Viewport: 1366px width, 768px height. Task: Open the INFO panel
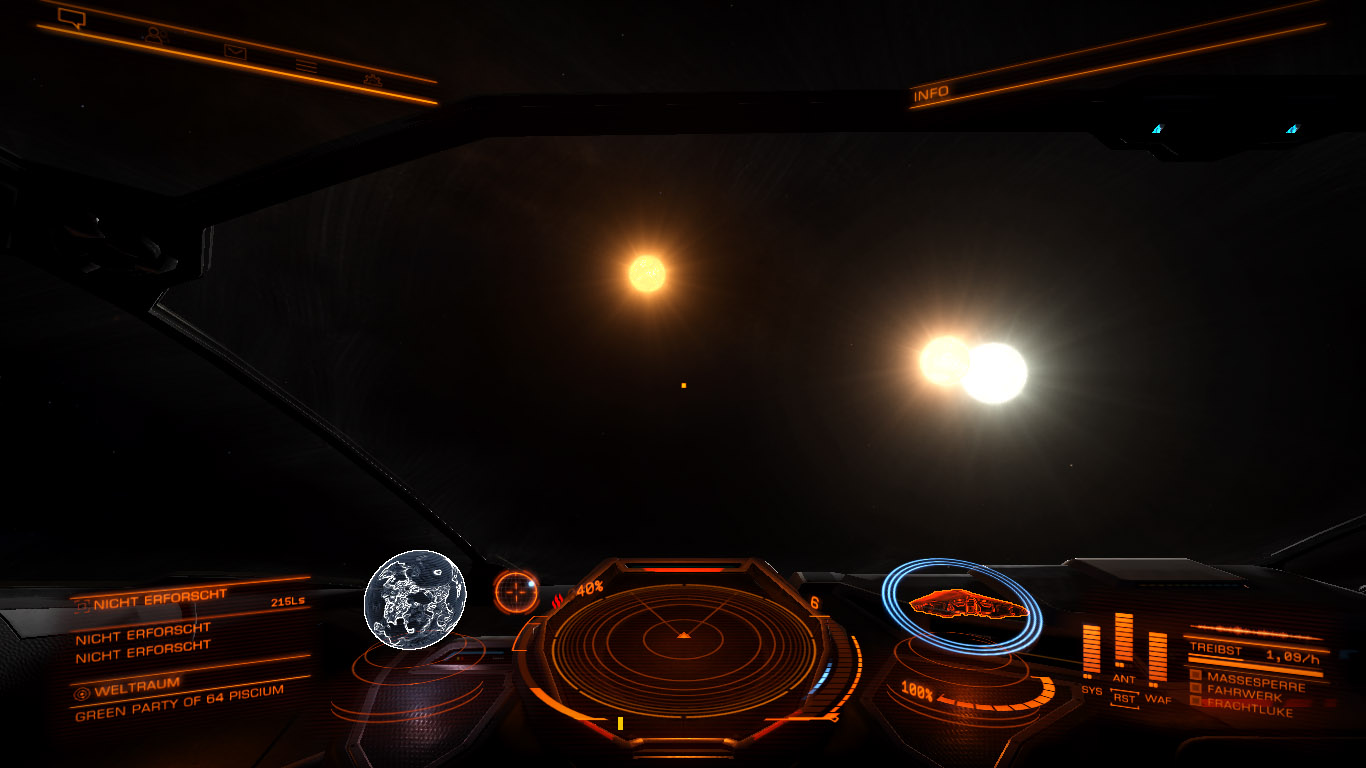(931, 94)
